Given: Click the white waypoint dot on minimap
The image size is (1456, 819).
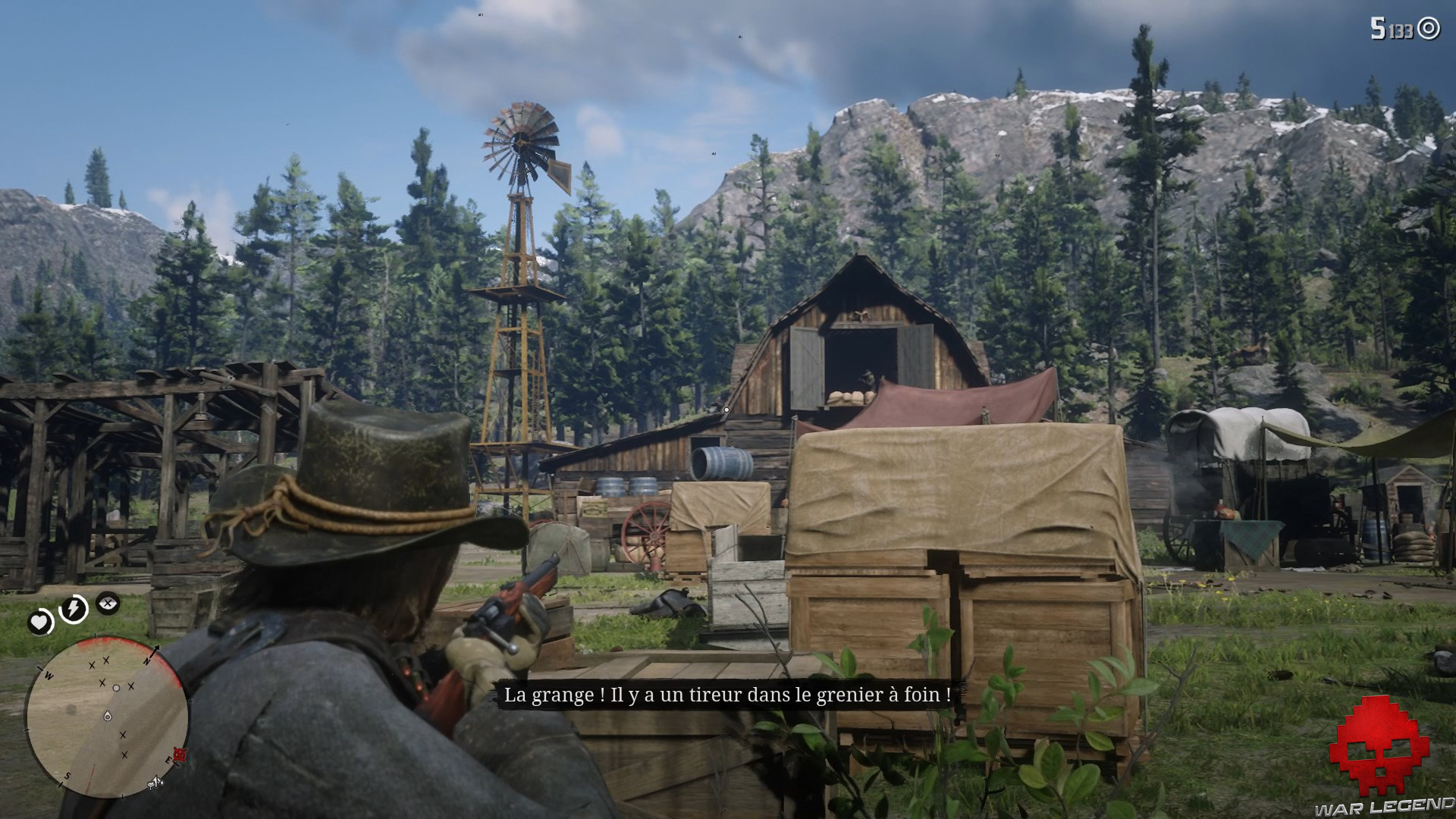Looking at the screenshot, I should 115,688.
